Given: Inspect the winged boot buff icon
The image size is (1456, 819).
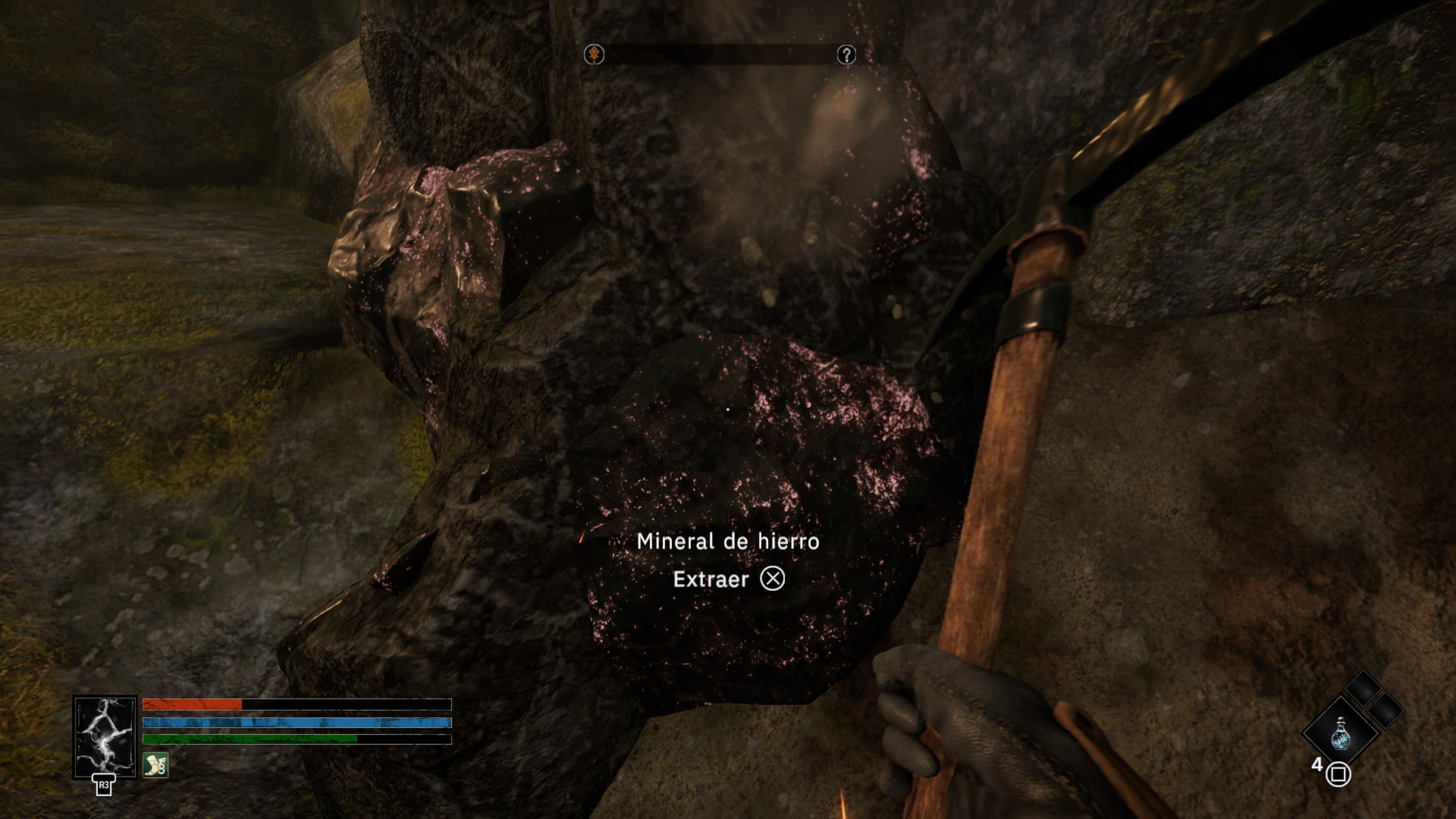Looking at the screenshot, I should tap(155, 765).
